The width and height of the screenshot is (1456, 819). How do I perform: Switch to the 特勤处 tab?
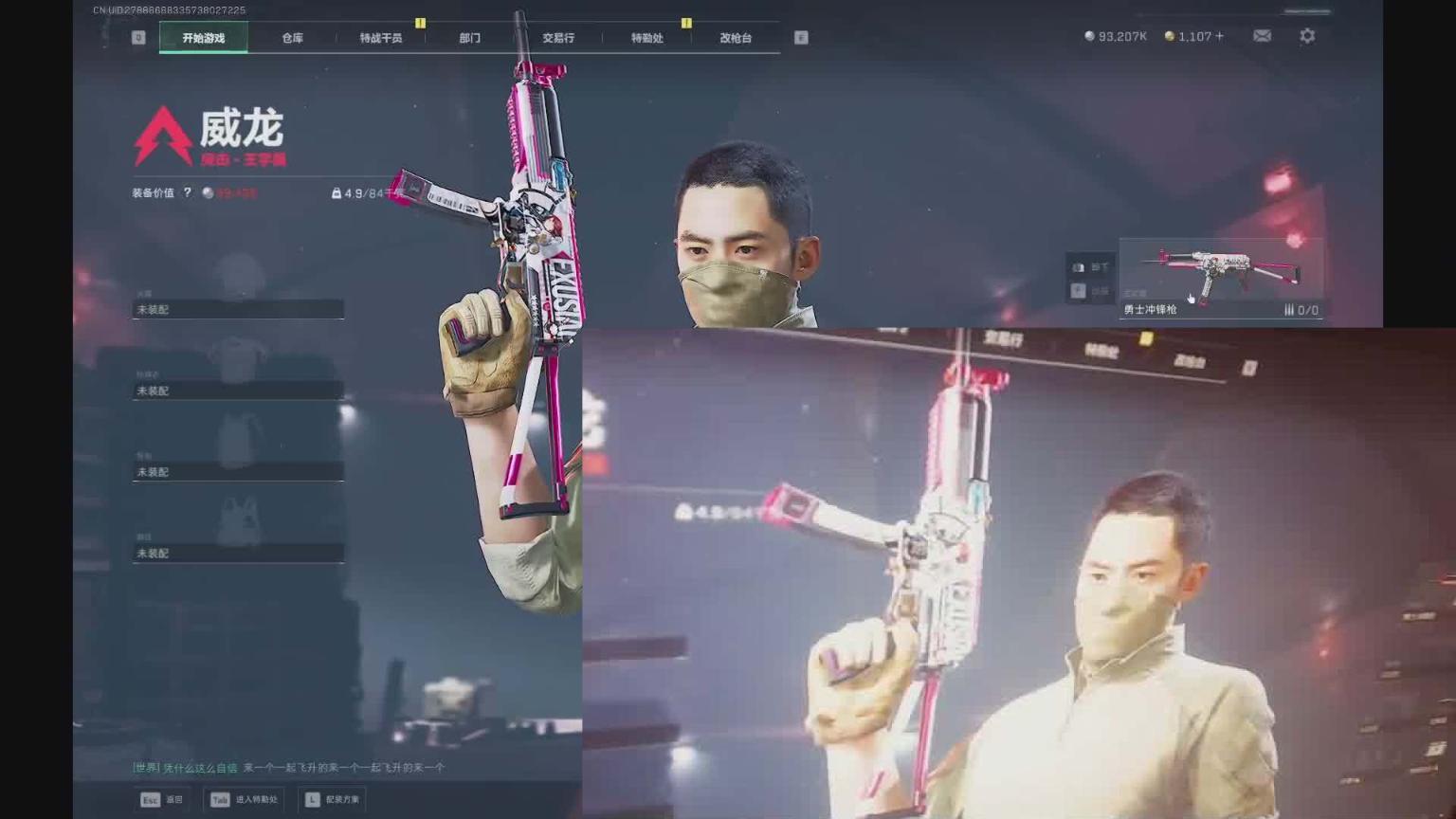[x=647, y=38]
